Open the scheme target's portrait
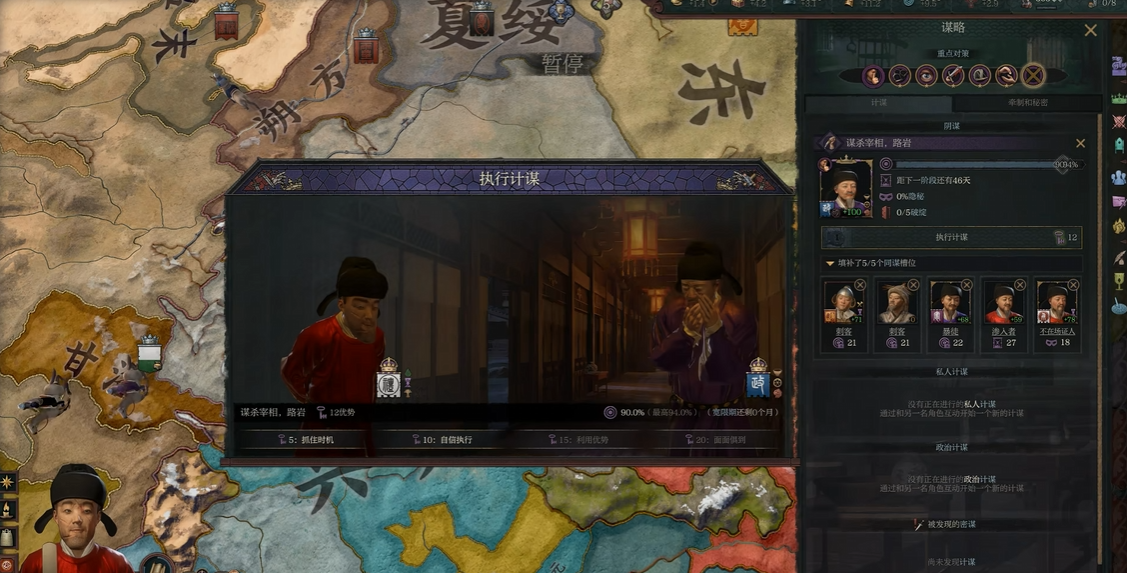The height and width of the screenshot is (573, 1127). 845,186
